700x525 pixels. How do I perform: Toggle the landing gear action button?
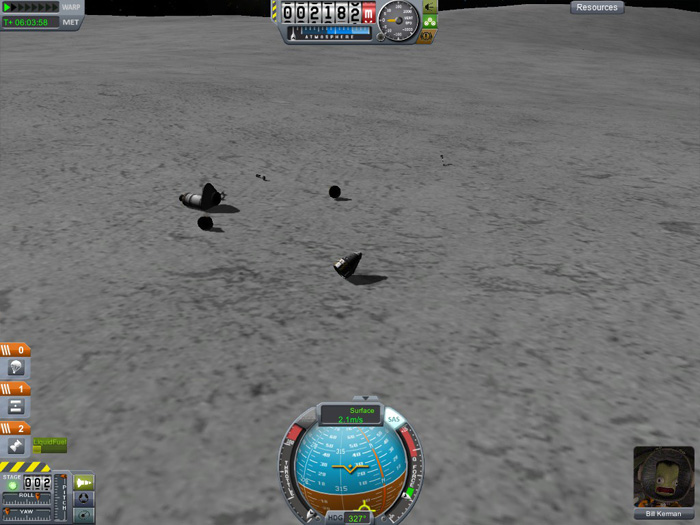[429, 6]
